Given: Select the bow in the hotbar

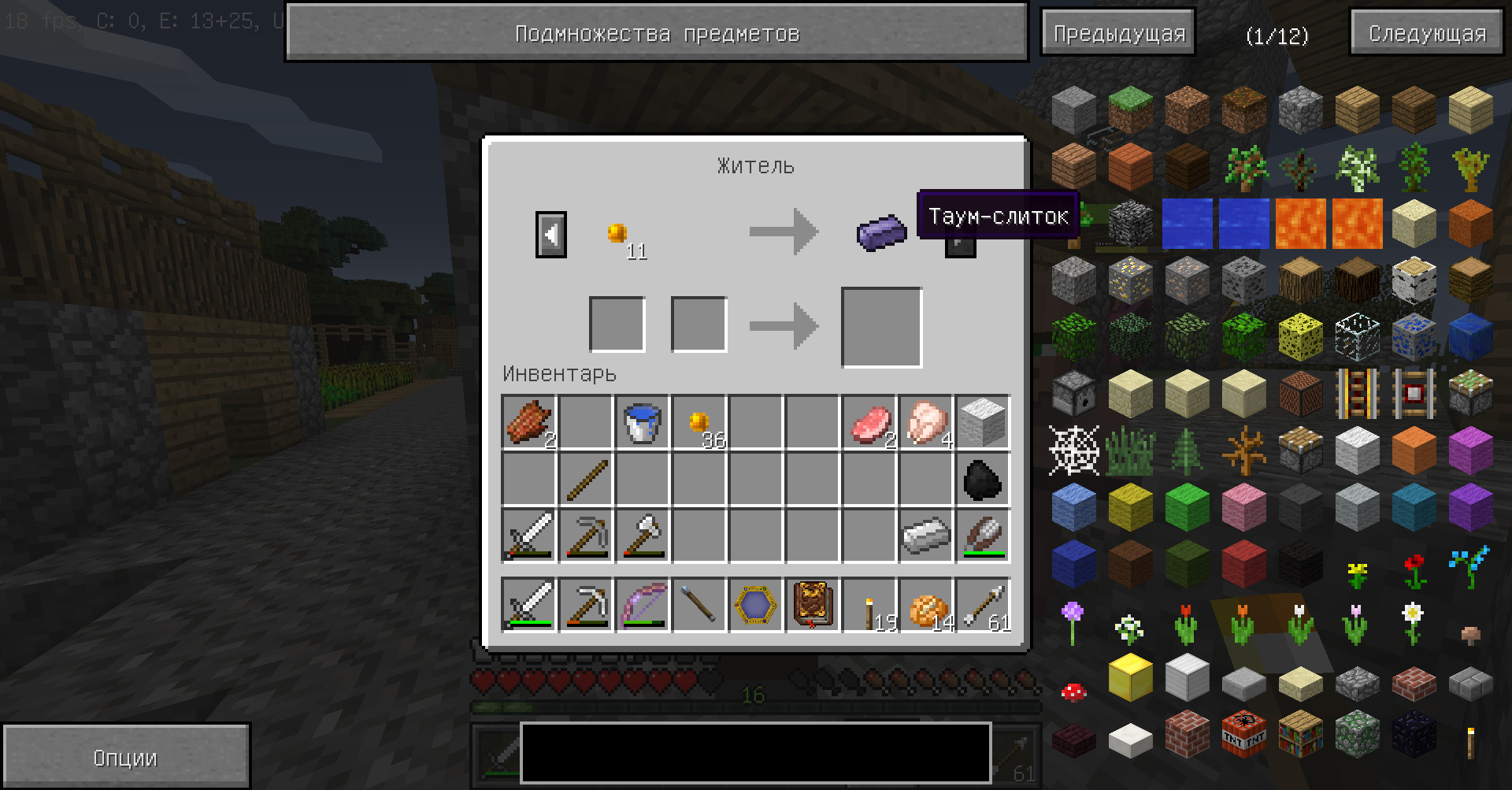Looking at the screenshot, I should [x=642, y=606].
